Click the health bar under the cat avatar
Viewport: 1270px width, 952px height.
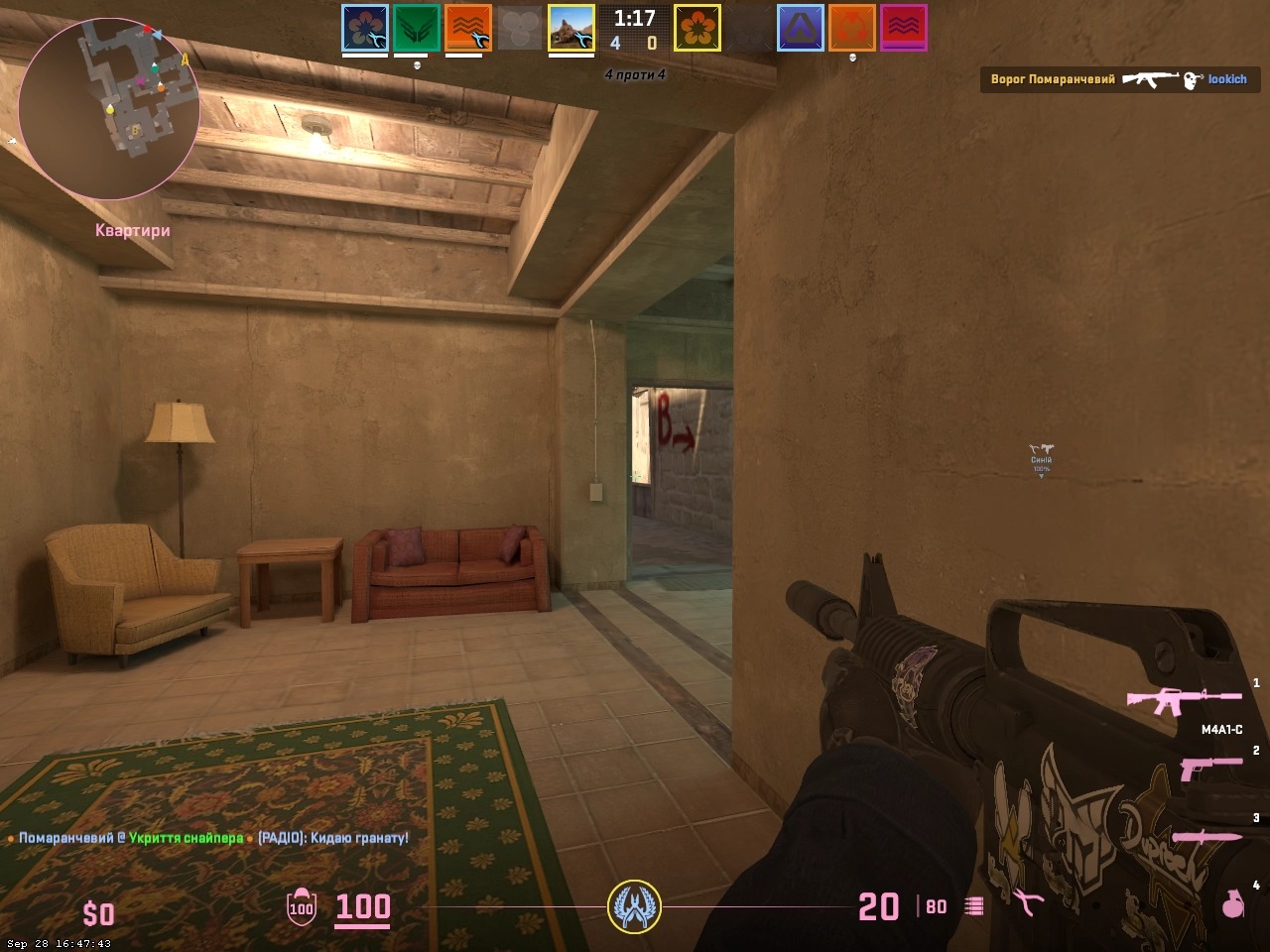click(x=570, y=55)
